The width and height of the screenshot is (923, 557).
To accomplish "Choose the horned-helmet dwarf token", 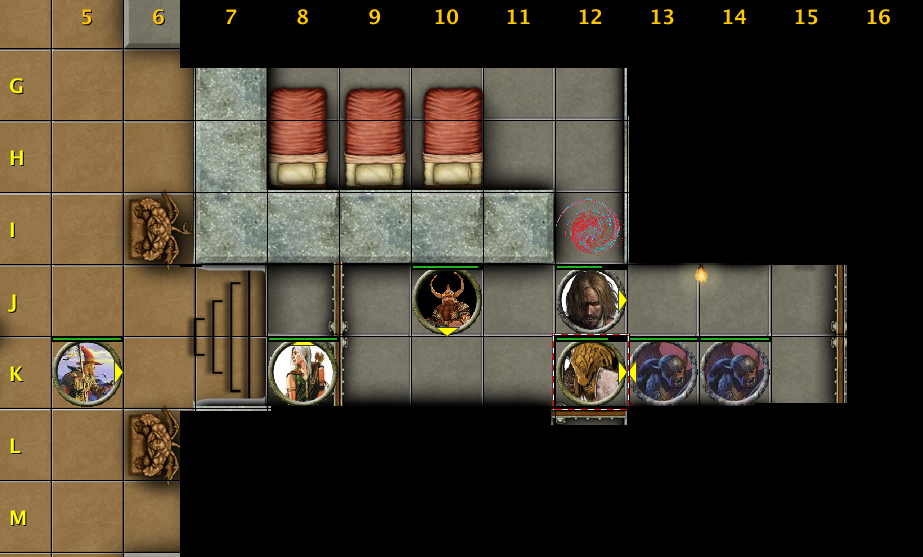I will pyautogui.click(x=446, y=300).
